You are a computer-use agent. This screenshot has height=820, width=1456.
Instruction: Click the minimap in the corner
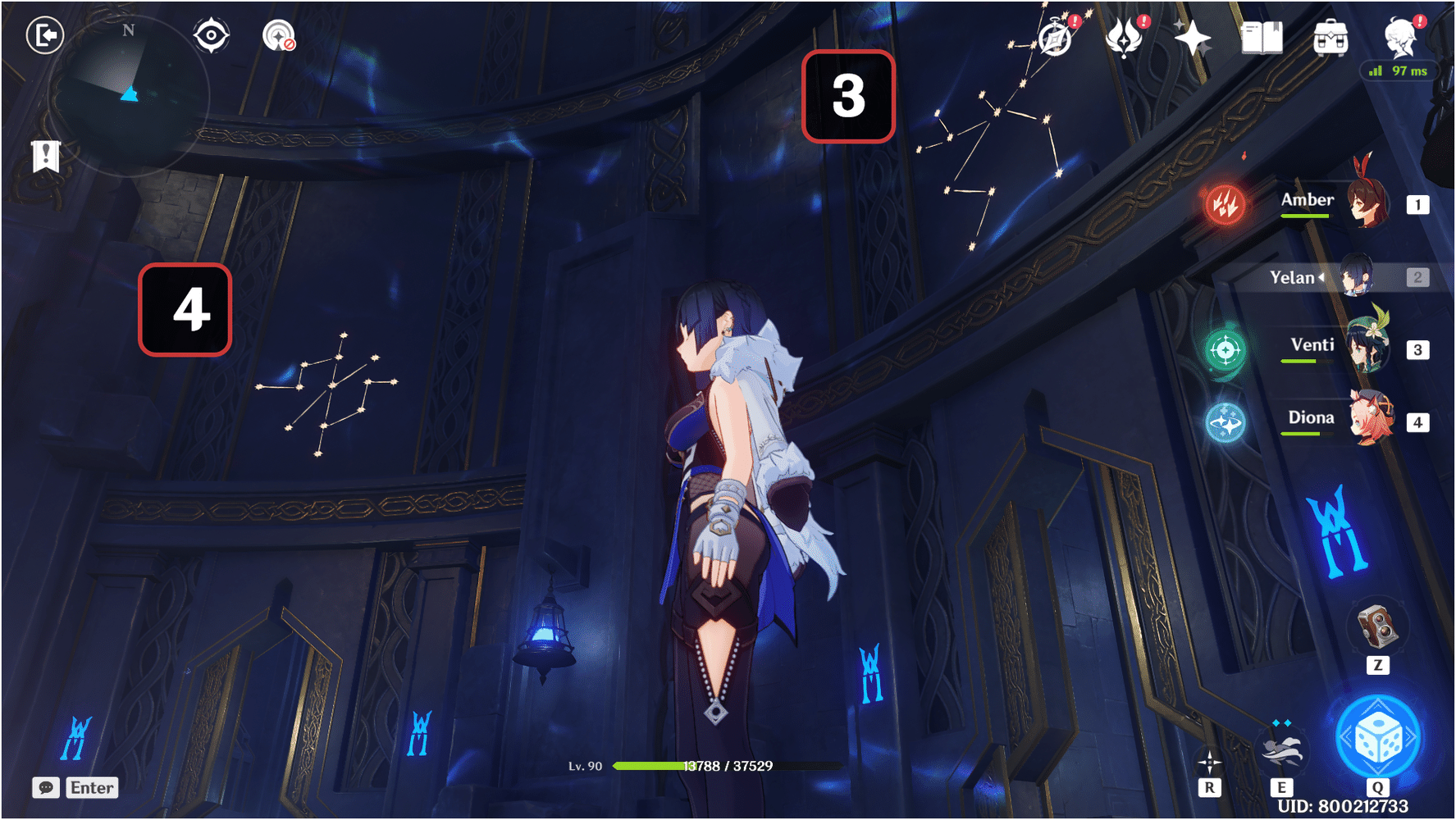click(x=131, y=97)
